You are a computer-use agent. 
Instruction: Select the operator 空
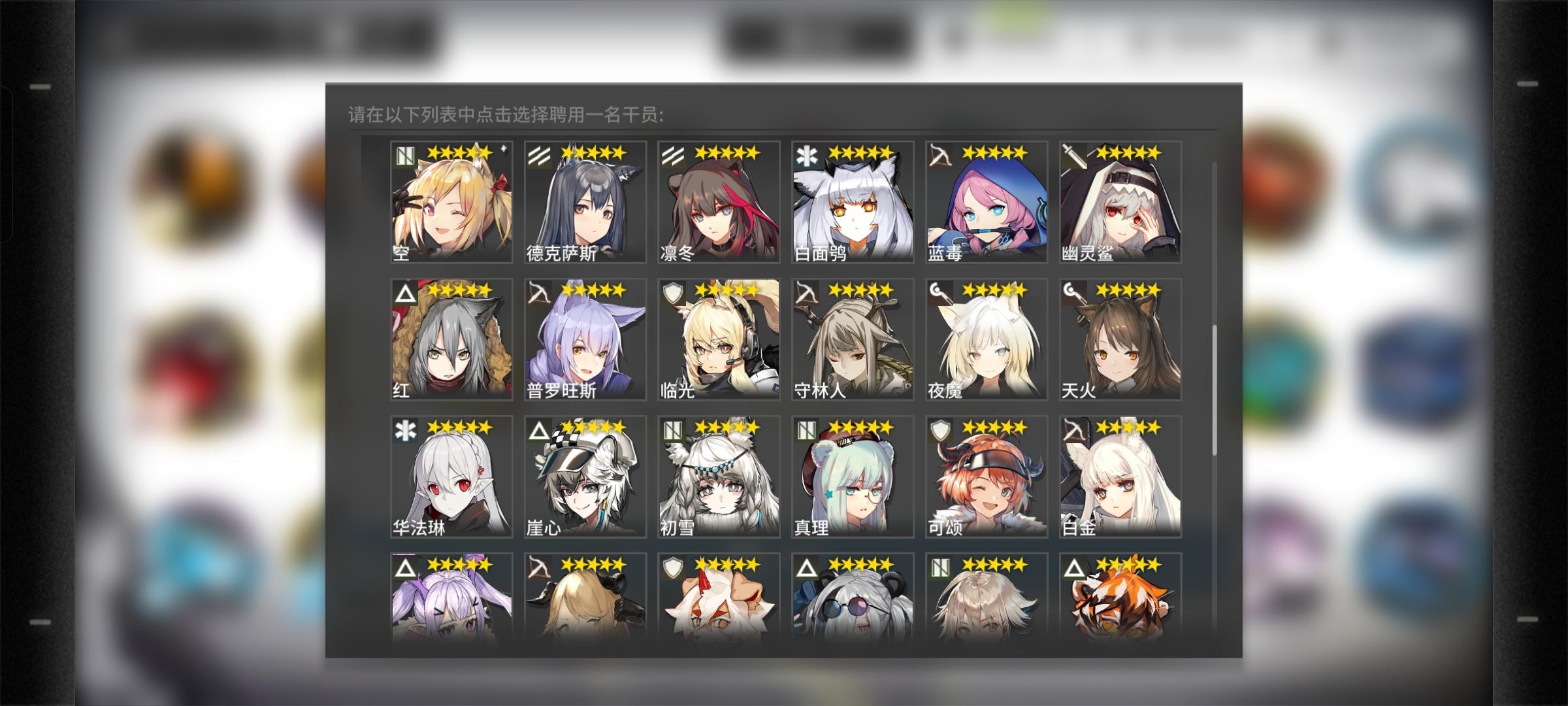point(451,203)
